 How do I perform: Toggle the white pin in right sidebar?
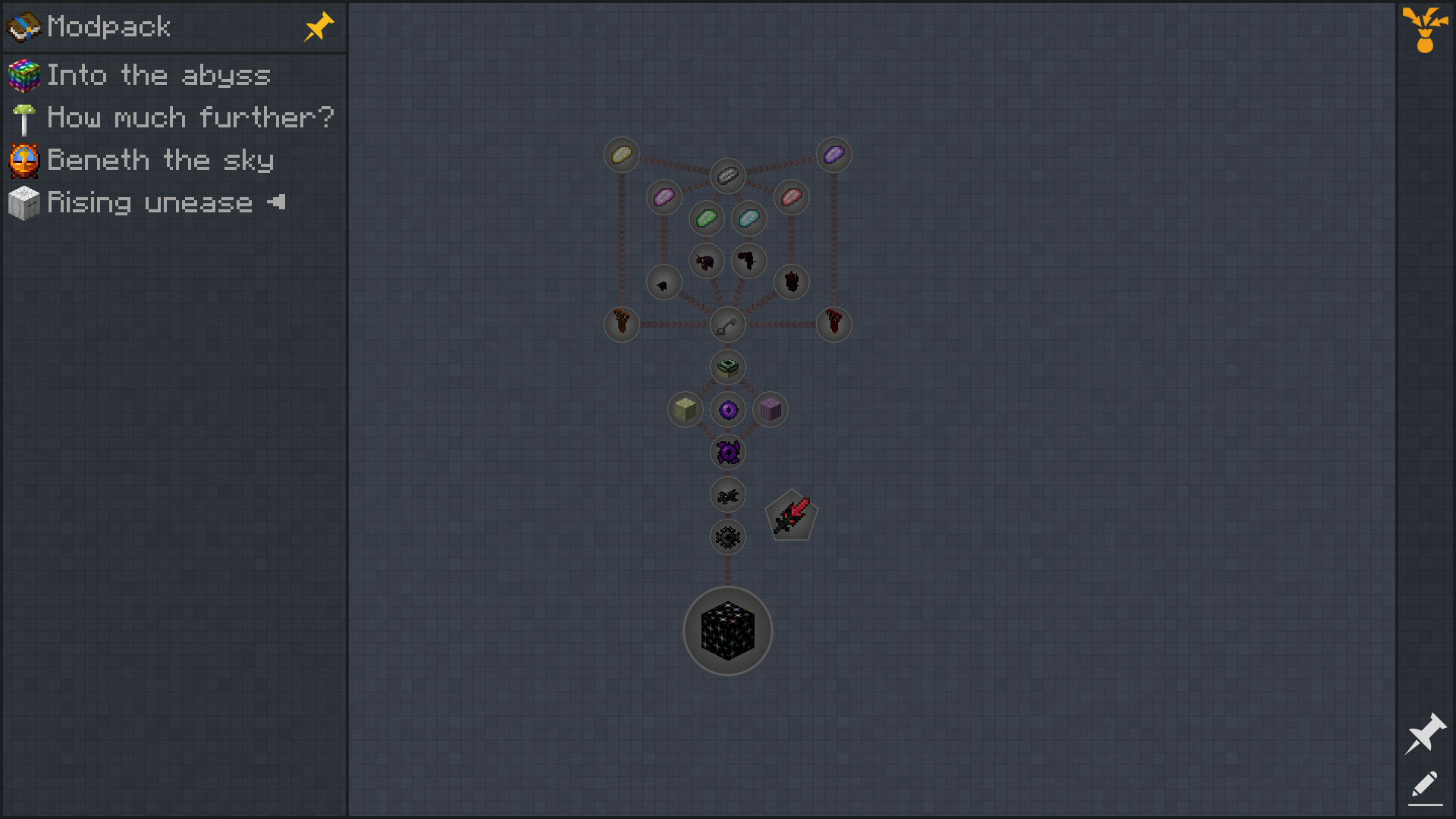coord(1425,733)
